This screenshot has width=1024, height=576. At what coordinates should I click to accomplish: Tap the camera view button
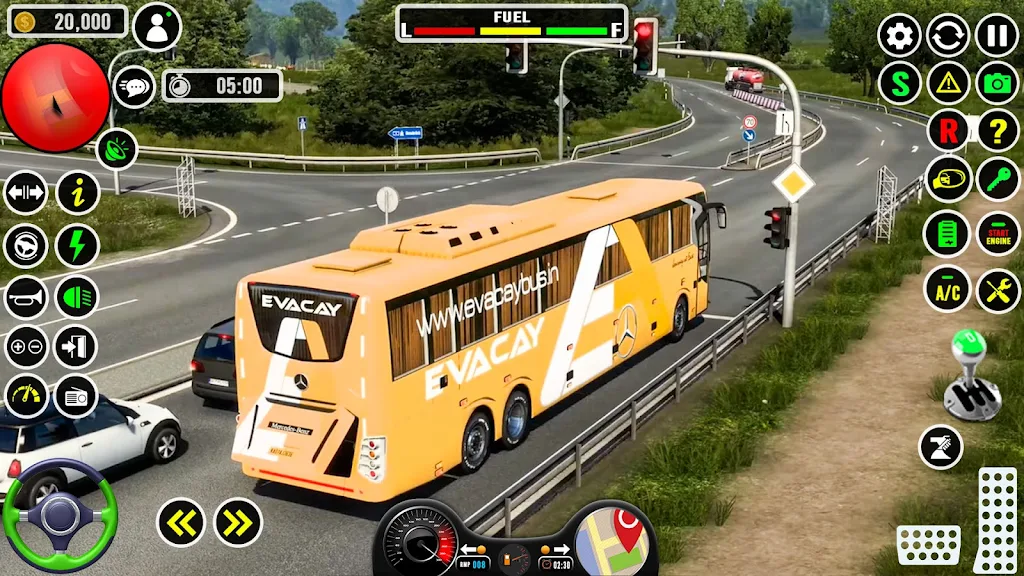[997, 83]
